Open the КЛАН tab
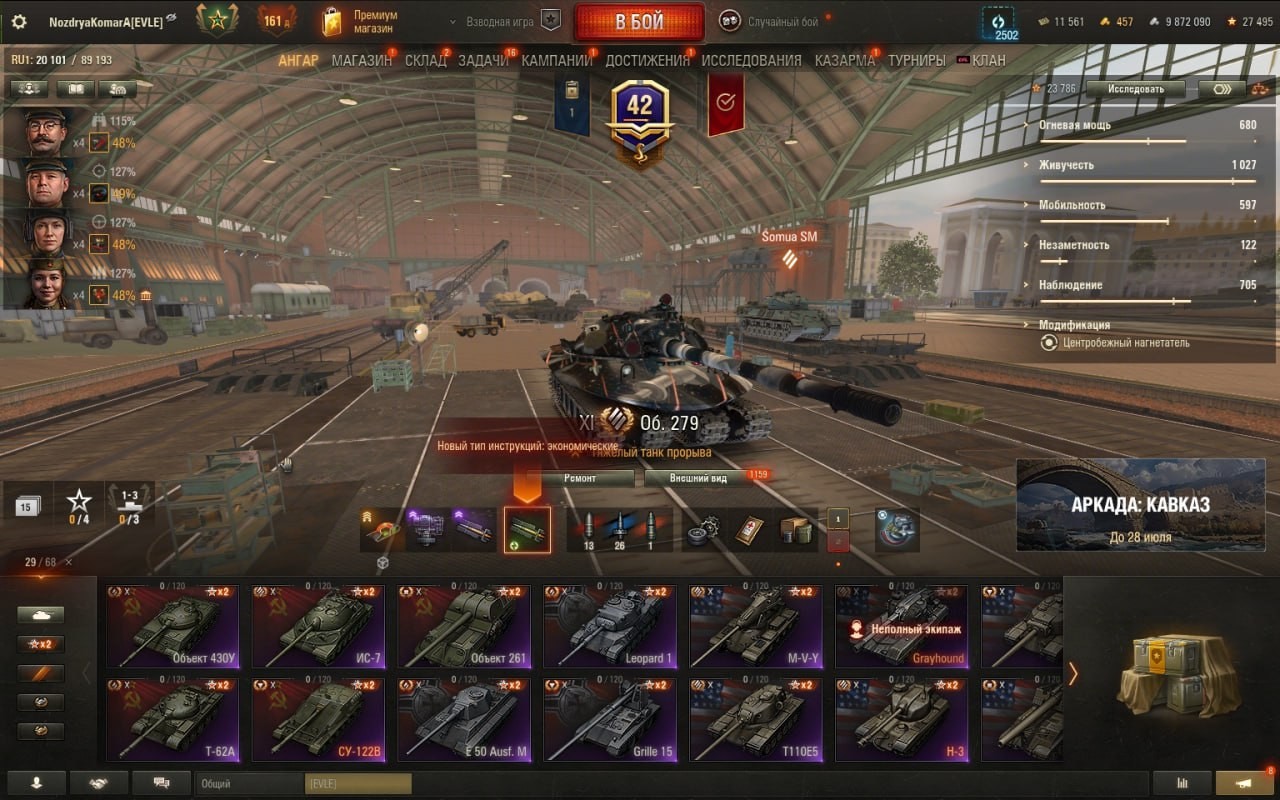 (988, 60)
